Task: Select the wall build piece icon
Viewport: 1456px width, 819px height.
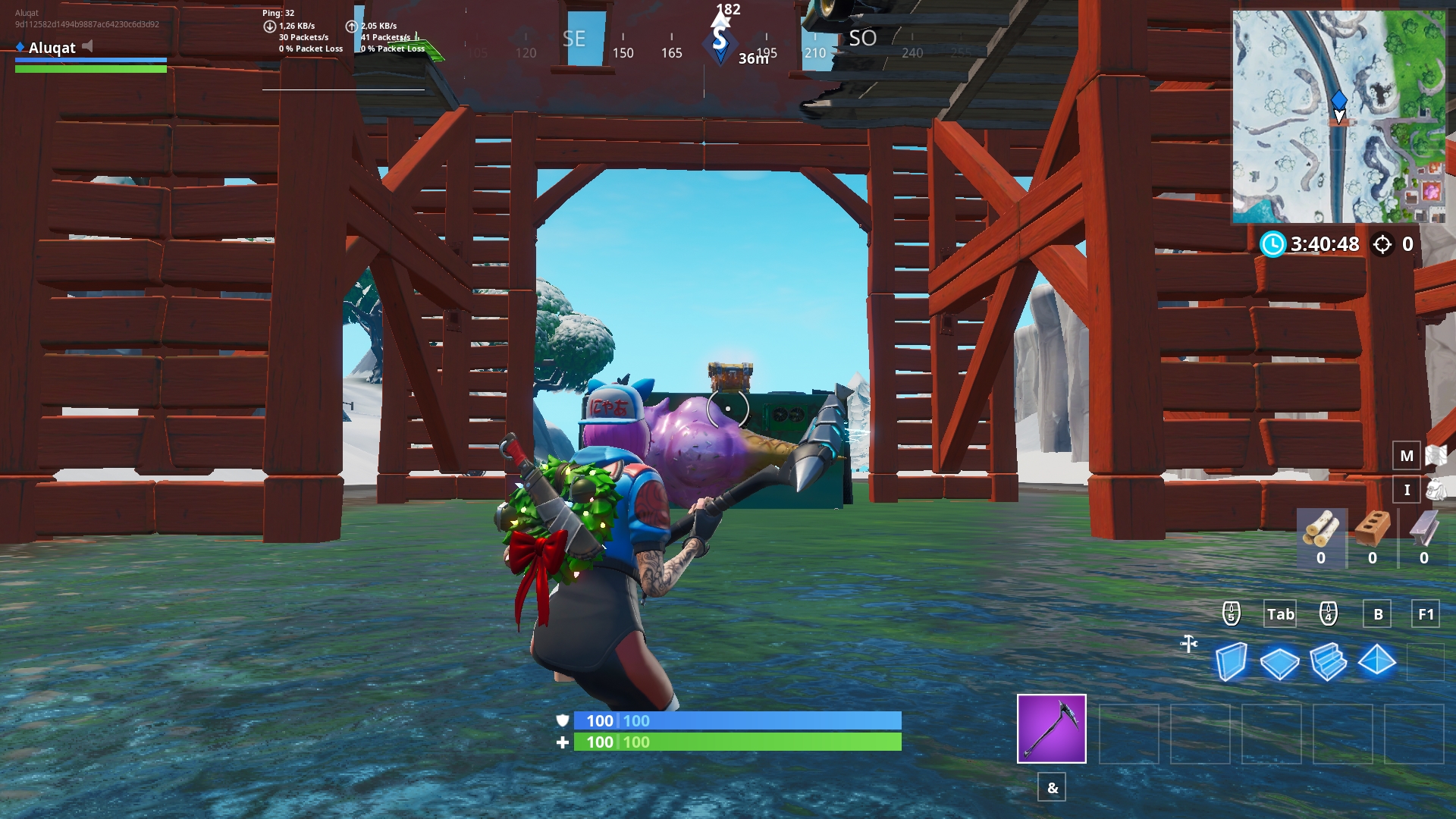Action: point(1230,662)
